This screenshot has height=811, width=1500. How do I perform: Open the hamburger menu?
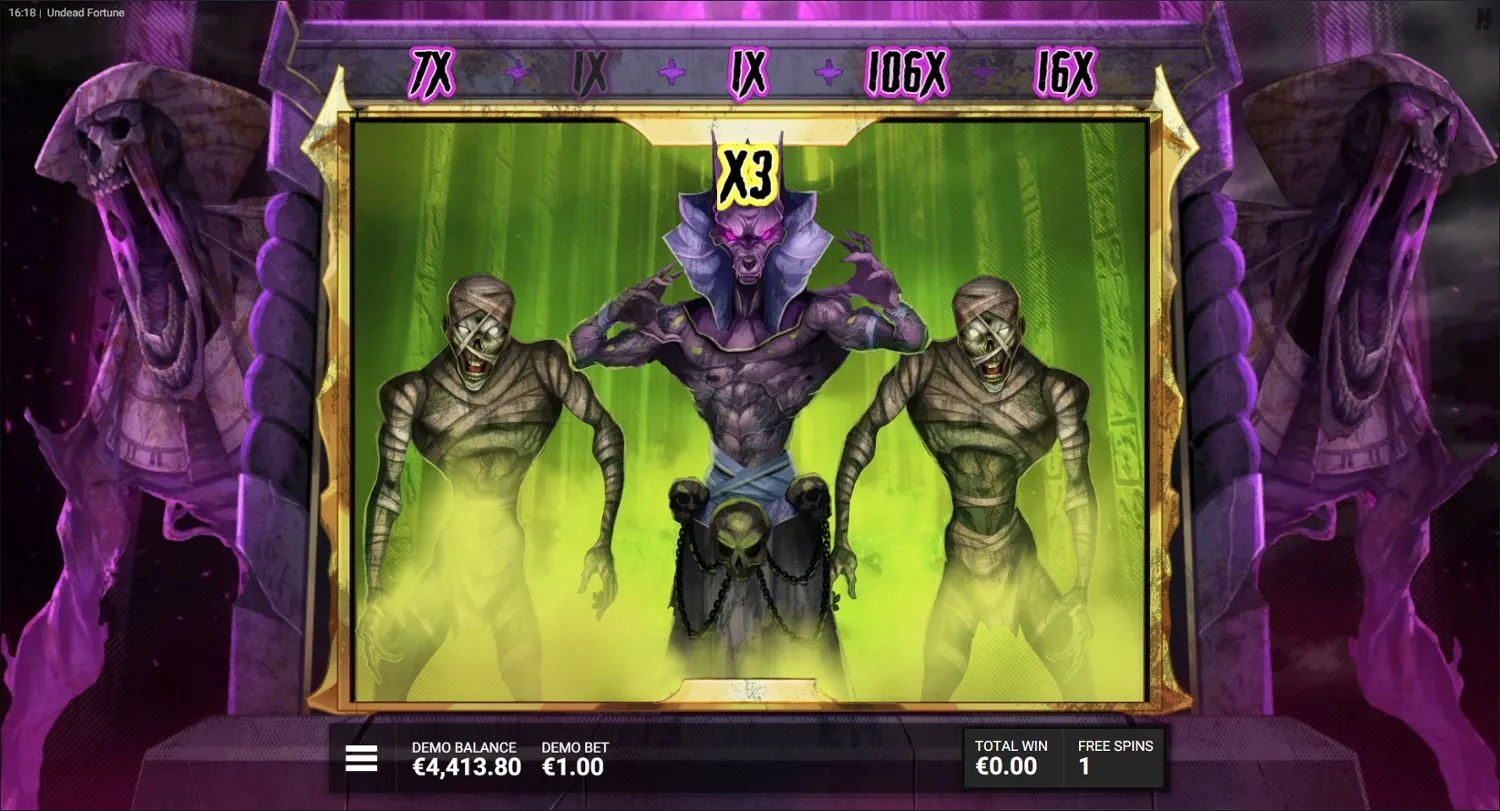[360, 758]
